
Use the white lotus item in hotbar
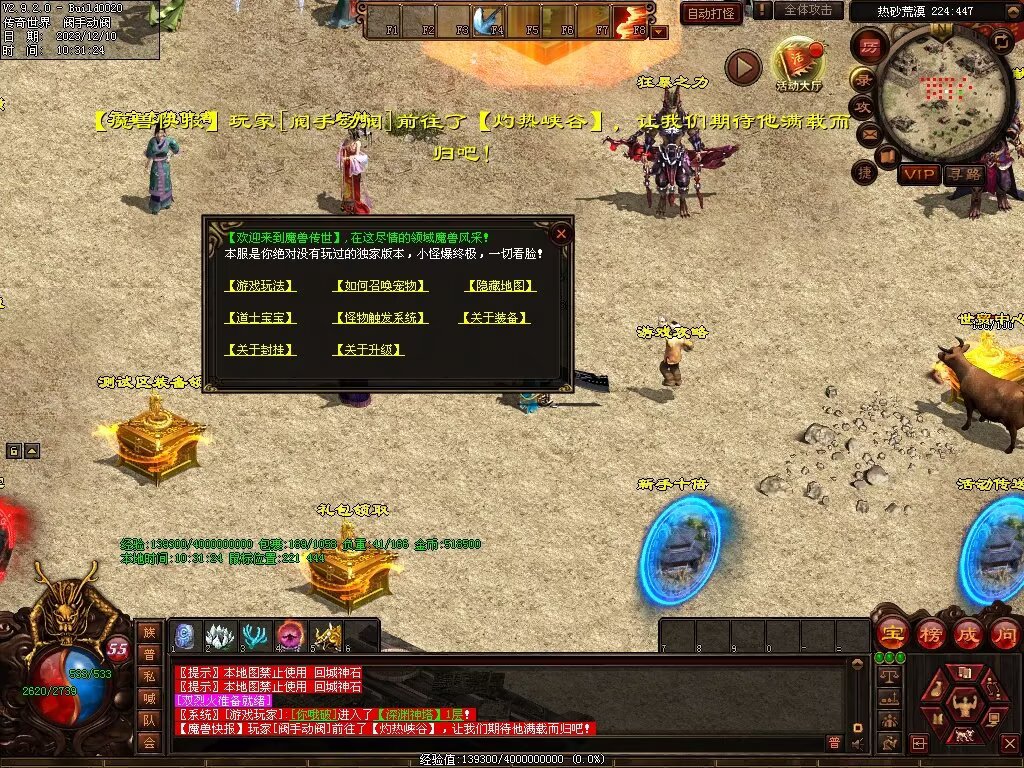[x=220, y=635]
